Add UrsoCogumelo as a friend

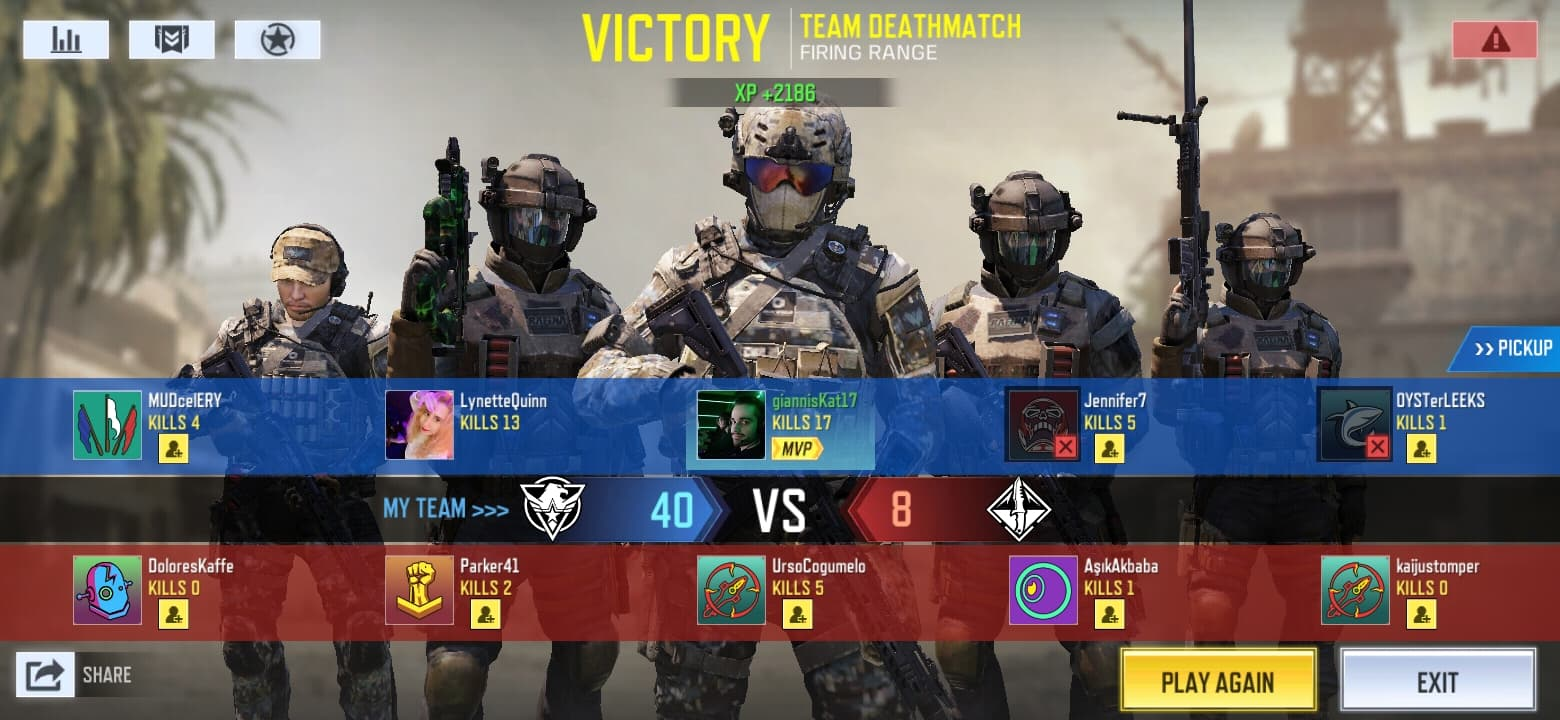coord(797,614)
